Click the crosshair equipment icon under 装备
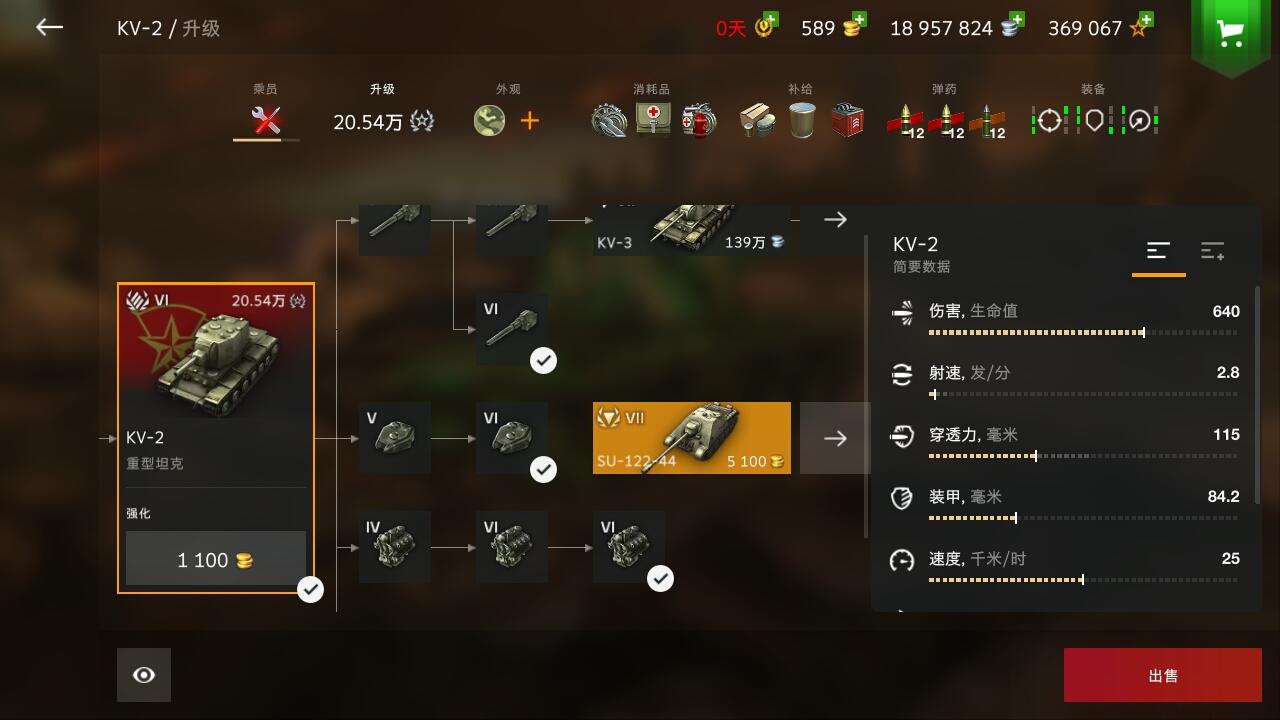 (1047, 120)
